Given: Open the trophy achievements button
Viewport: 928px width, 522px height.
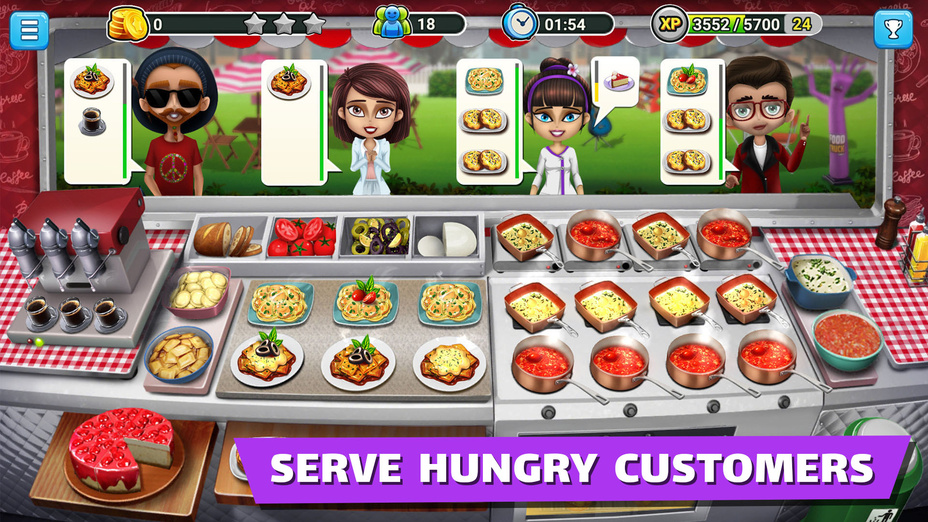Looking at the screenshot, I should 892,29.
